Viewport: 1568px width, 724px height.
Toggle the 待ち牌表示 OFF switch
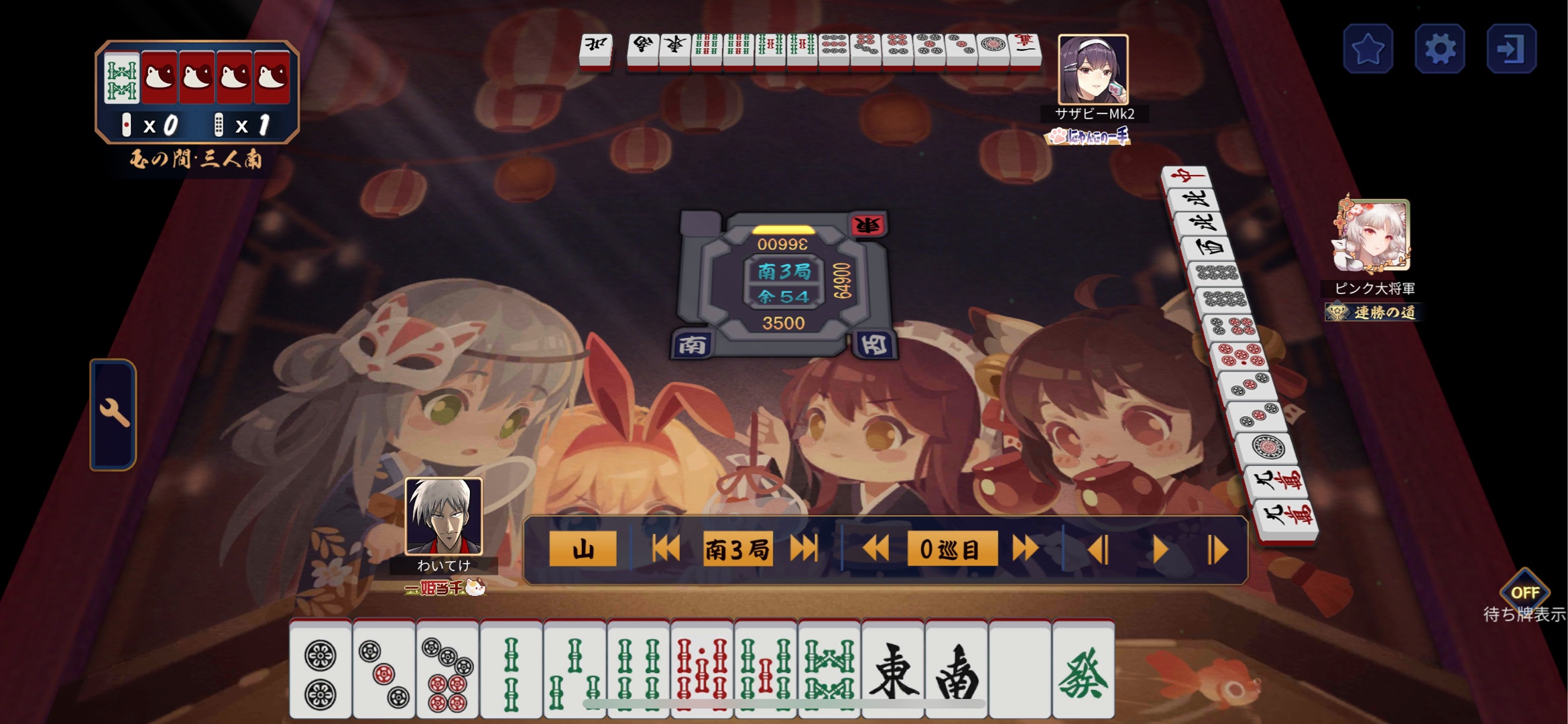click(1524, 593)
